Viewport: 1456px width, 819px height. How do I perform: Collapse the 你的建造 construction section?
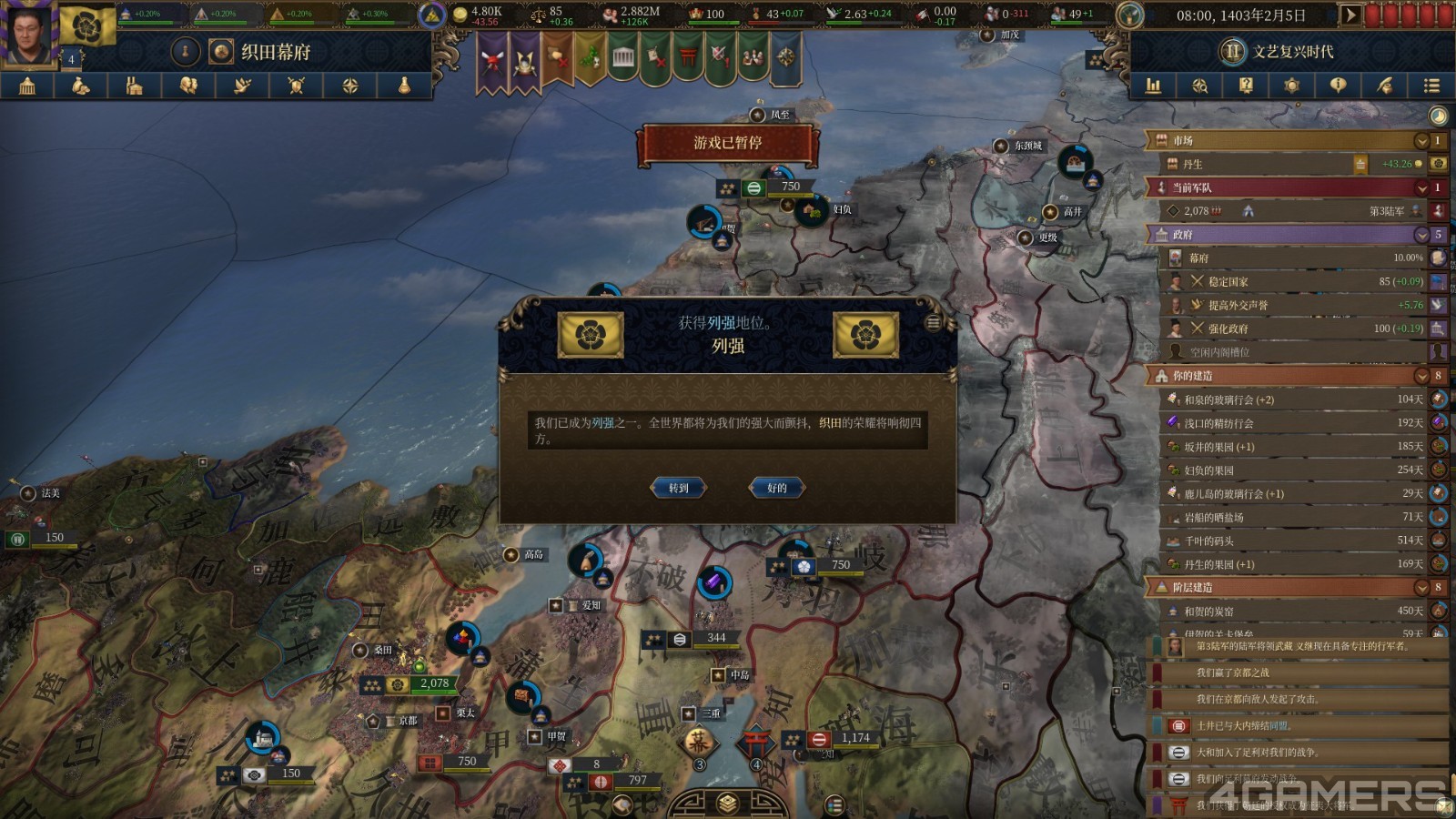1421,376
